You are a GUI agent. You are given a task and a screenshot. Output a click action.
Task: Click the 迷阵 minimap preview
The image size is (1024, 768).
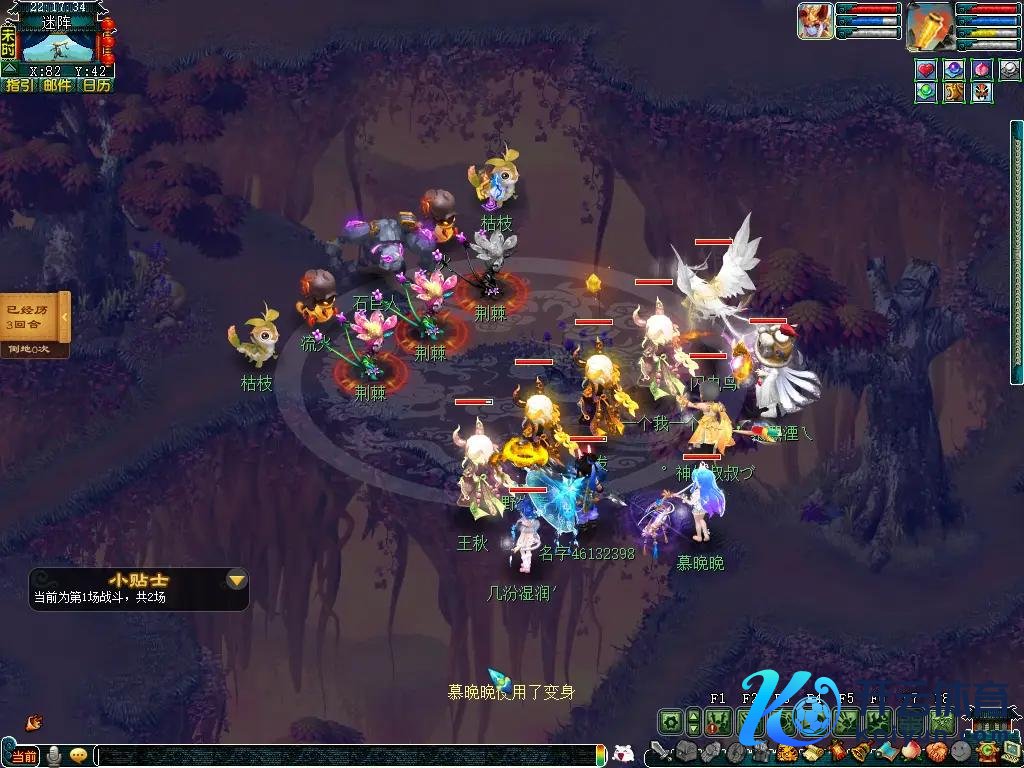(x=58, y=46)
